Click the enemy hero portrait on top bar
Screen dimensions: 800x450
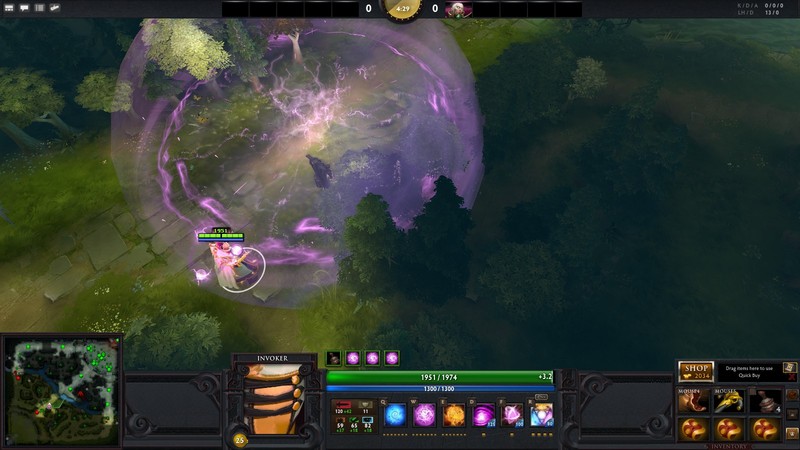point(457,9)
